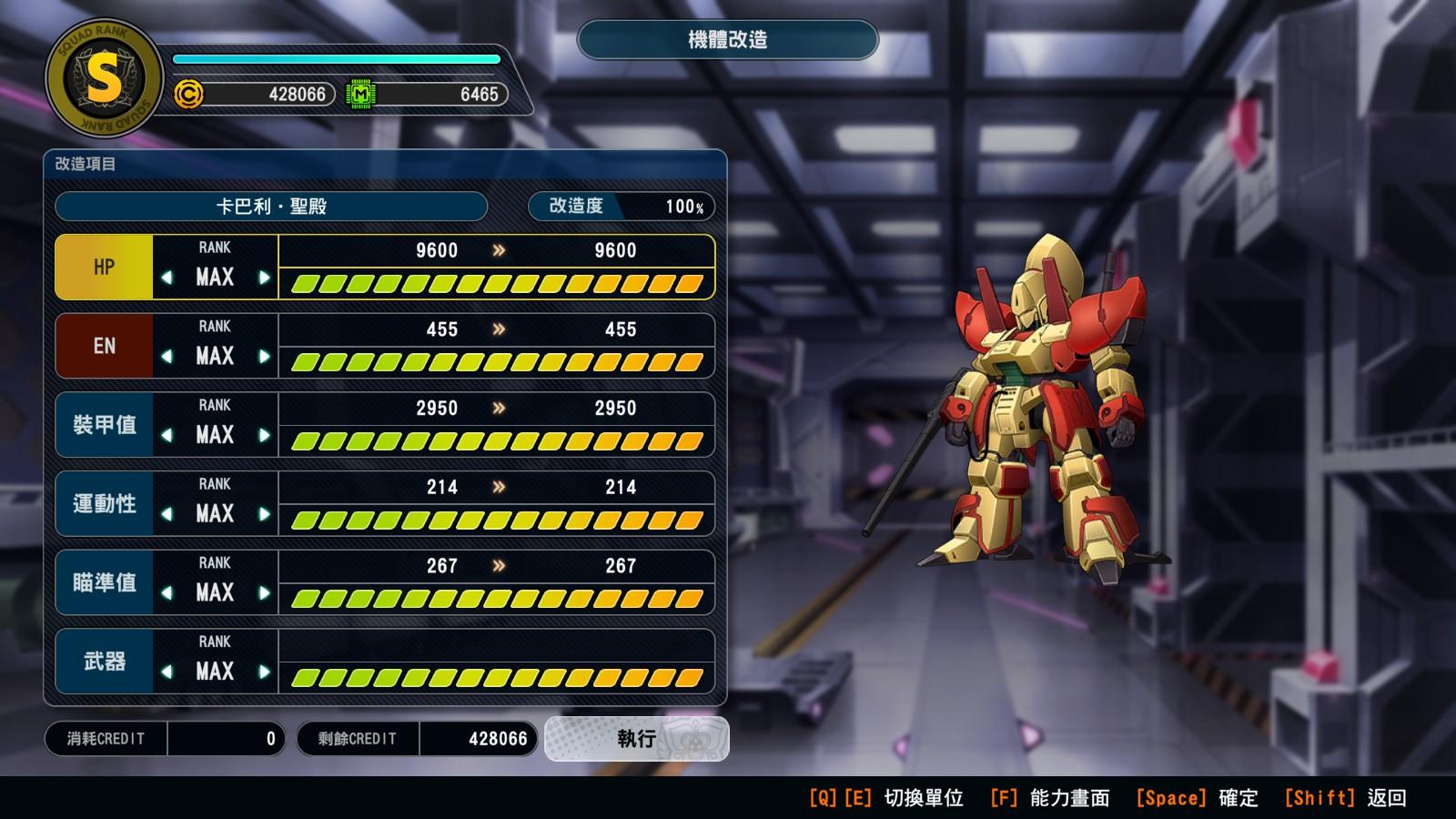Choose the 裝甲值 armor row
Viewport: 1456px width, 819px height.
coord(104,425)
